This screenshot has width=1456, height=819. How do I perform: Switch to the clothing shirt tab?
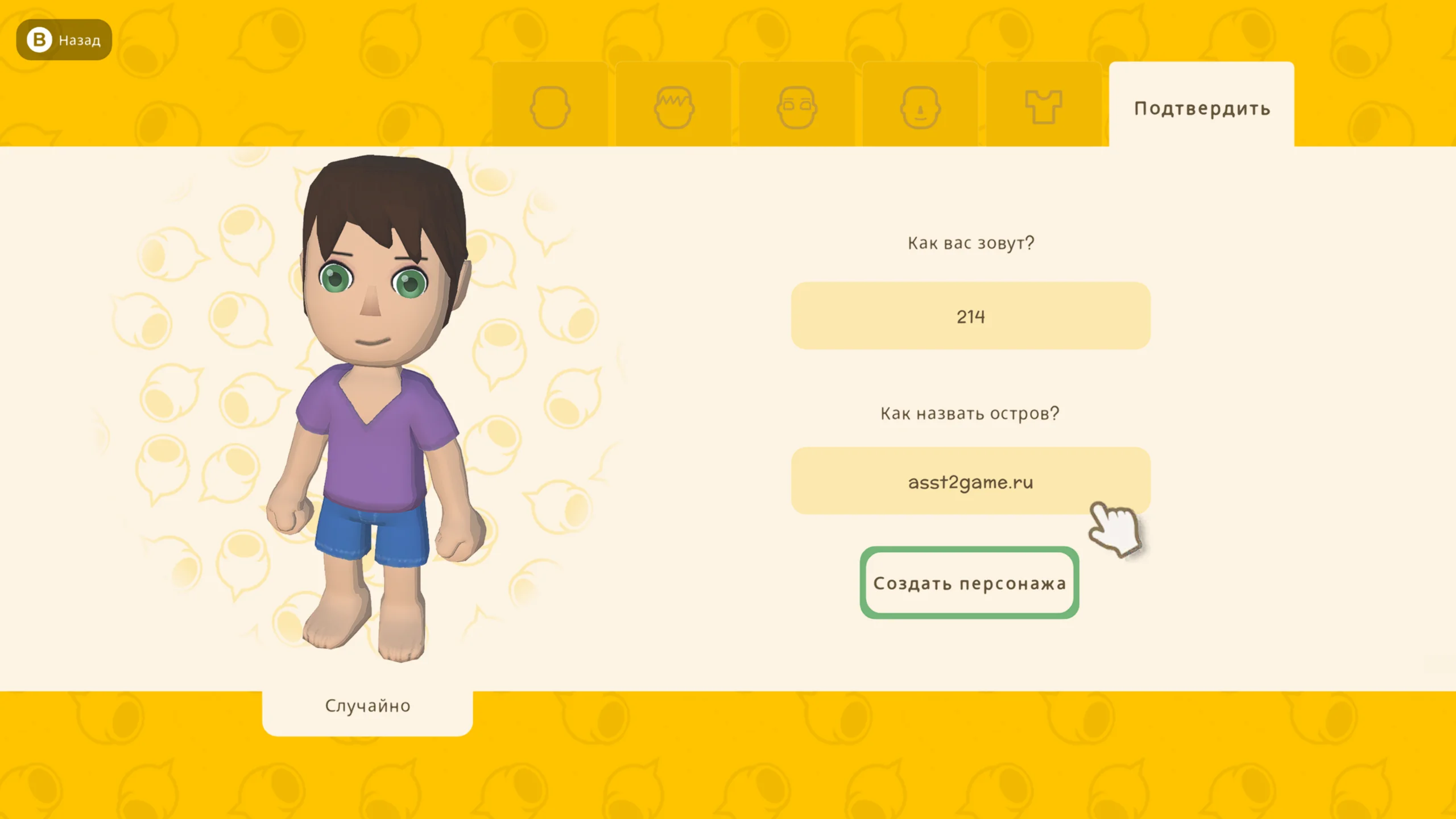click(1043, 106)
